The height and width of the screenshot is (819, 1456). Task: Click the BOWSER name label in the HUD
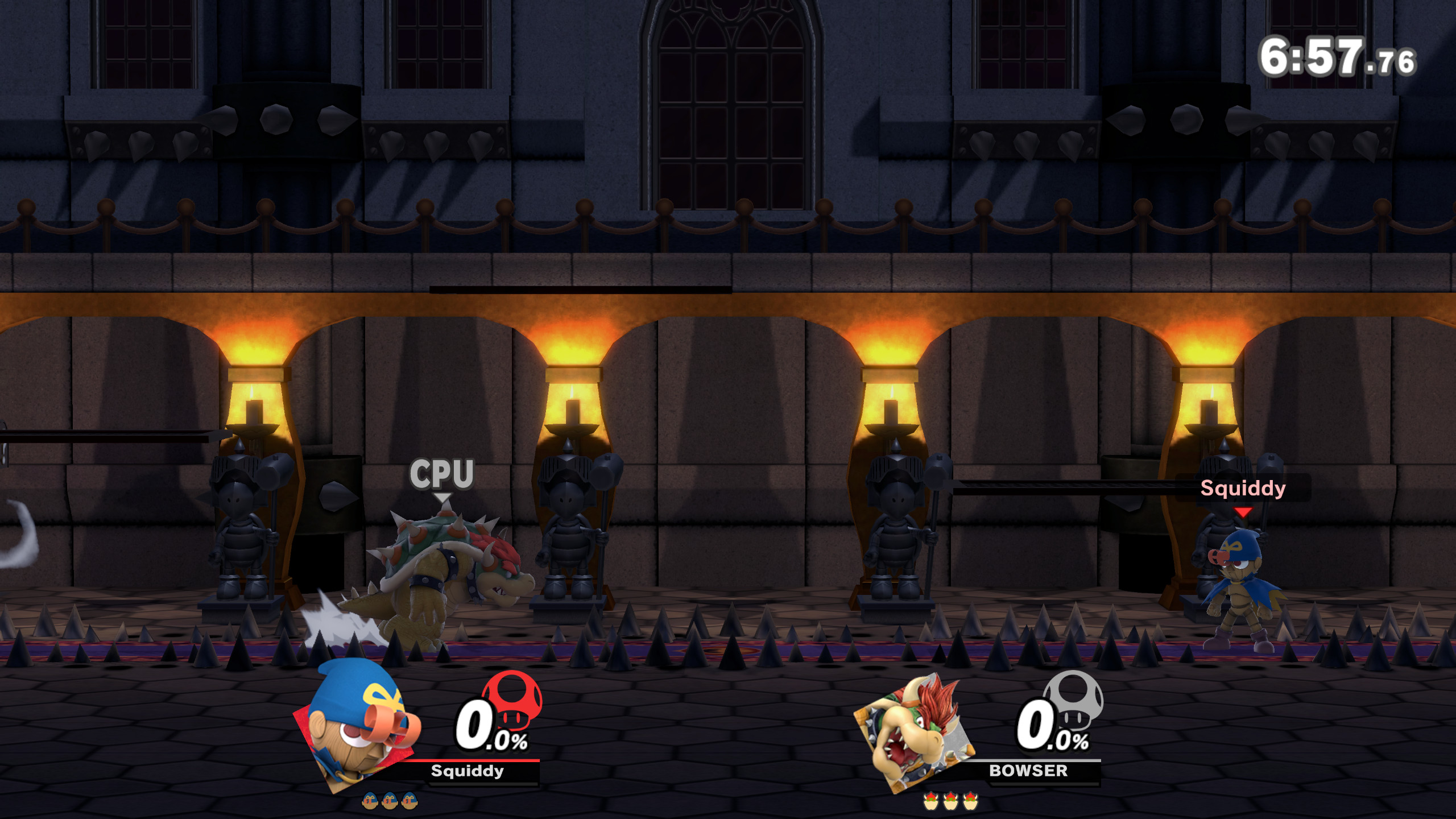[x=1027, y=771]
